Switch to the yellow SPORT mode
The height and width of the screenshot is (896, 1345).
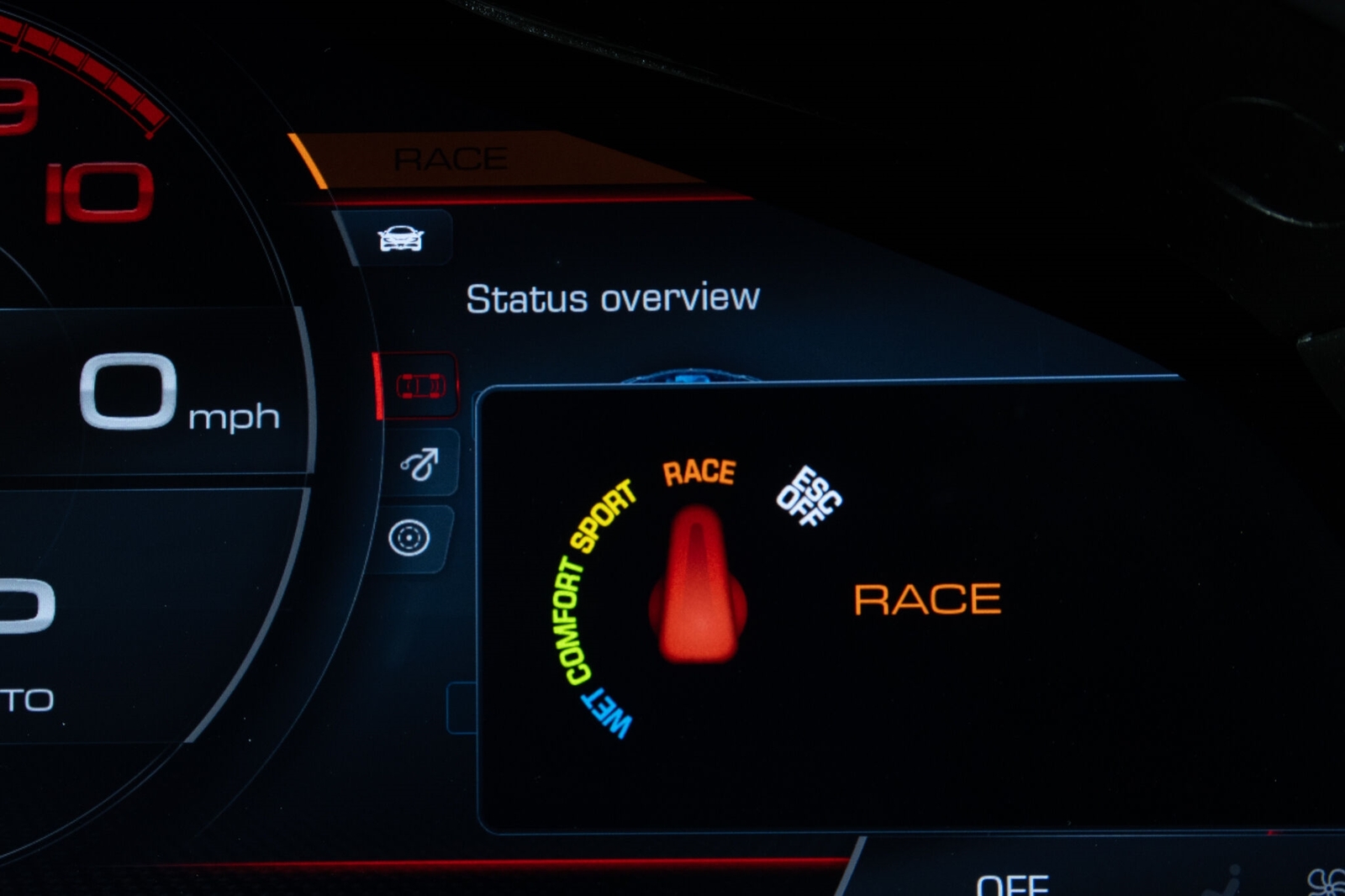pyautogui.click(x=603, y=515)
